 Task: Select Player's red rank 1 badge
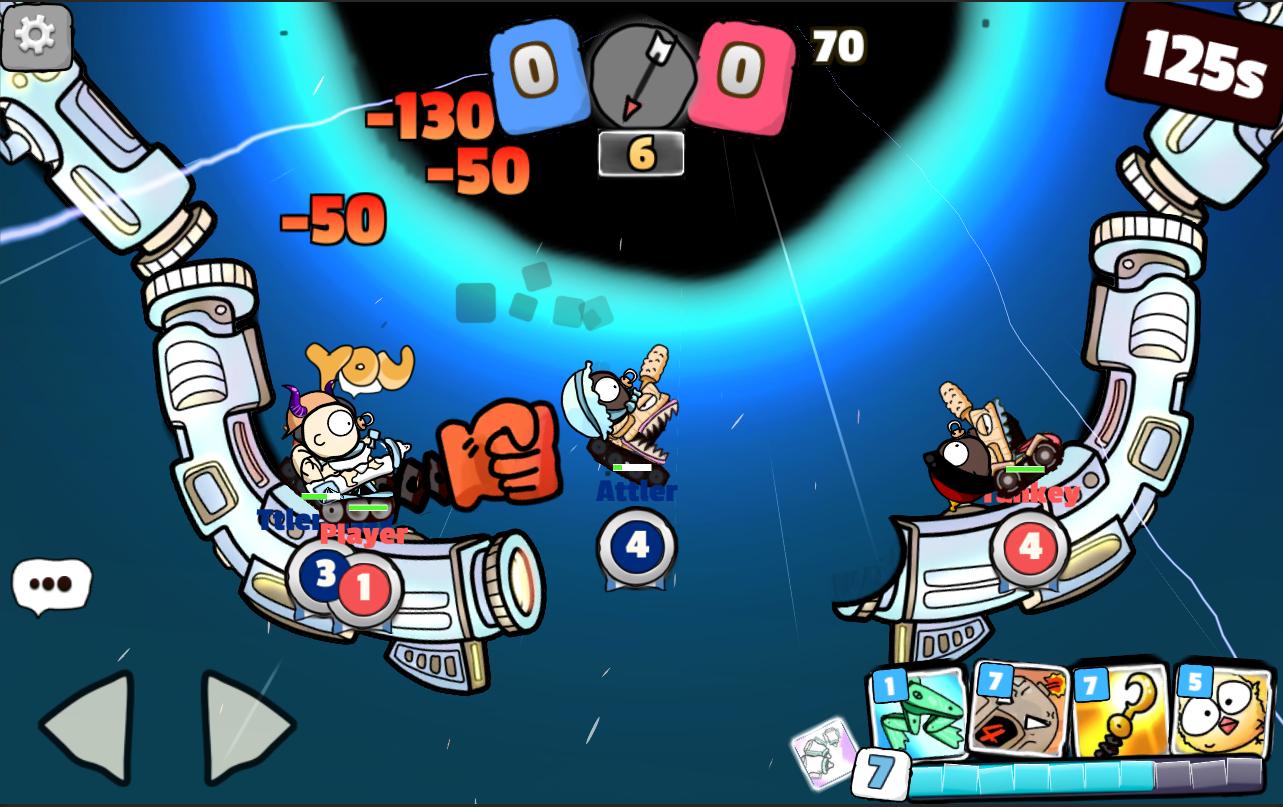[362, 585]
